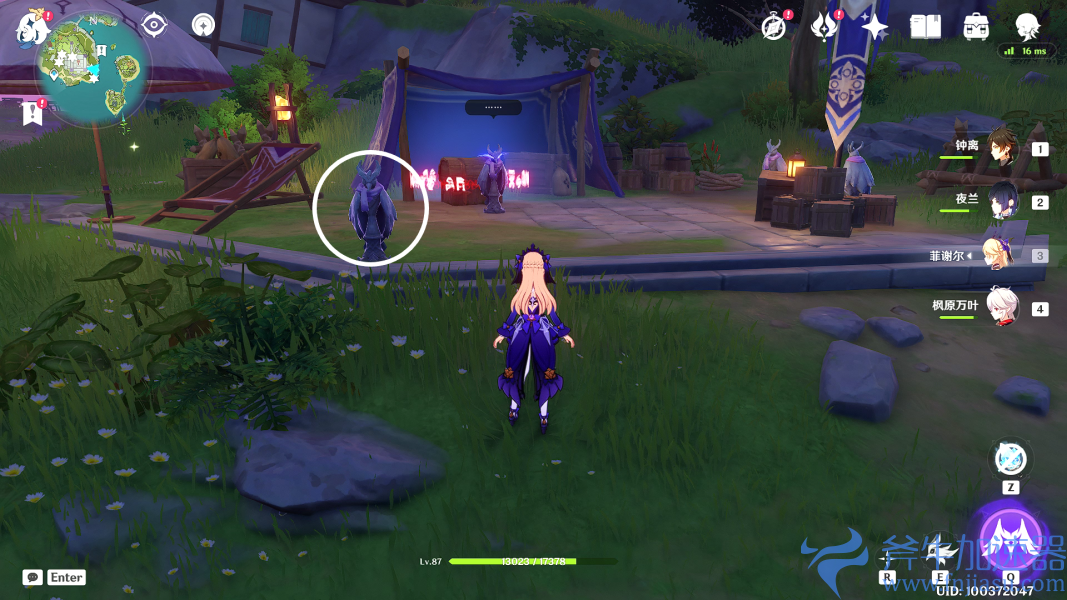Viewport: 1067px width, 600px height.
Task: Switch to party member 枫原万叶
Action: [1002, 308]
